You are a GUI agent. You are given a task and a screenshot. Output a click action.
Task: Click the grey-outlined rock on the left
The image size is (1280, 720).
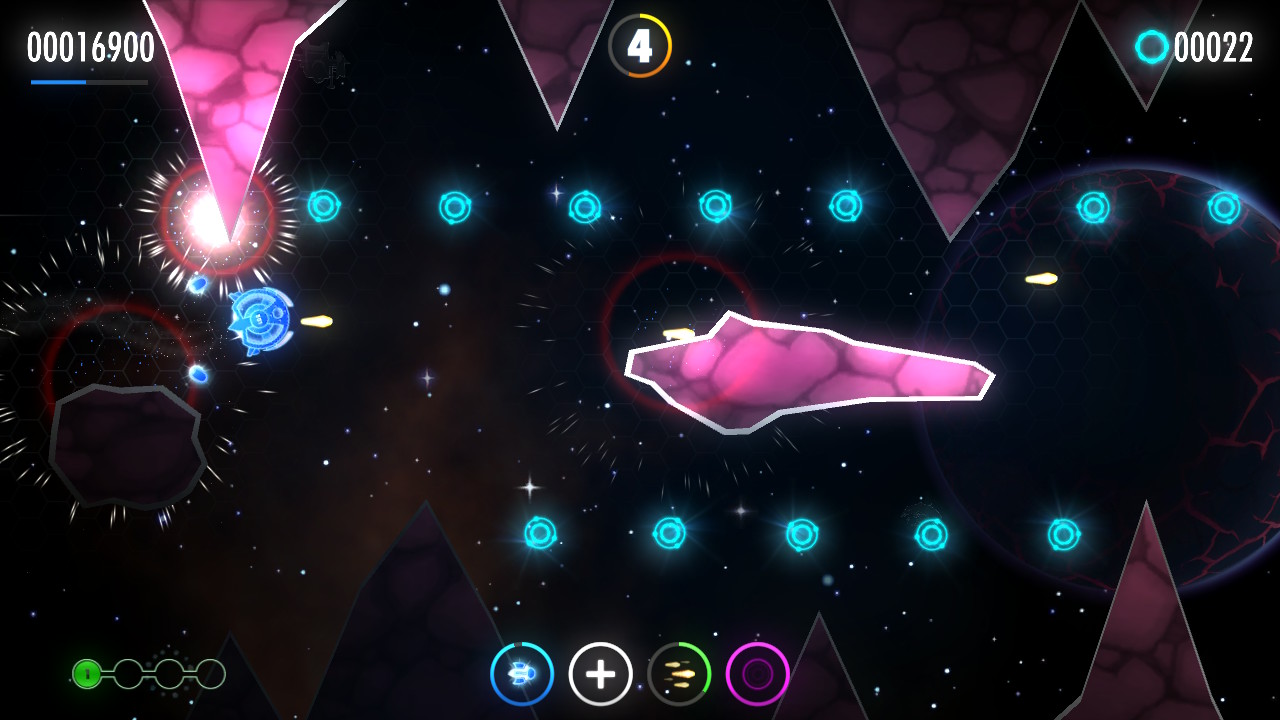coord(125,445)
